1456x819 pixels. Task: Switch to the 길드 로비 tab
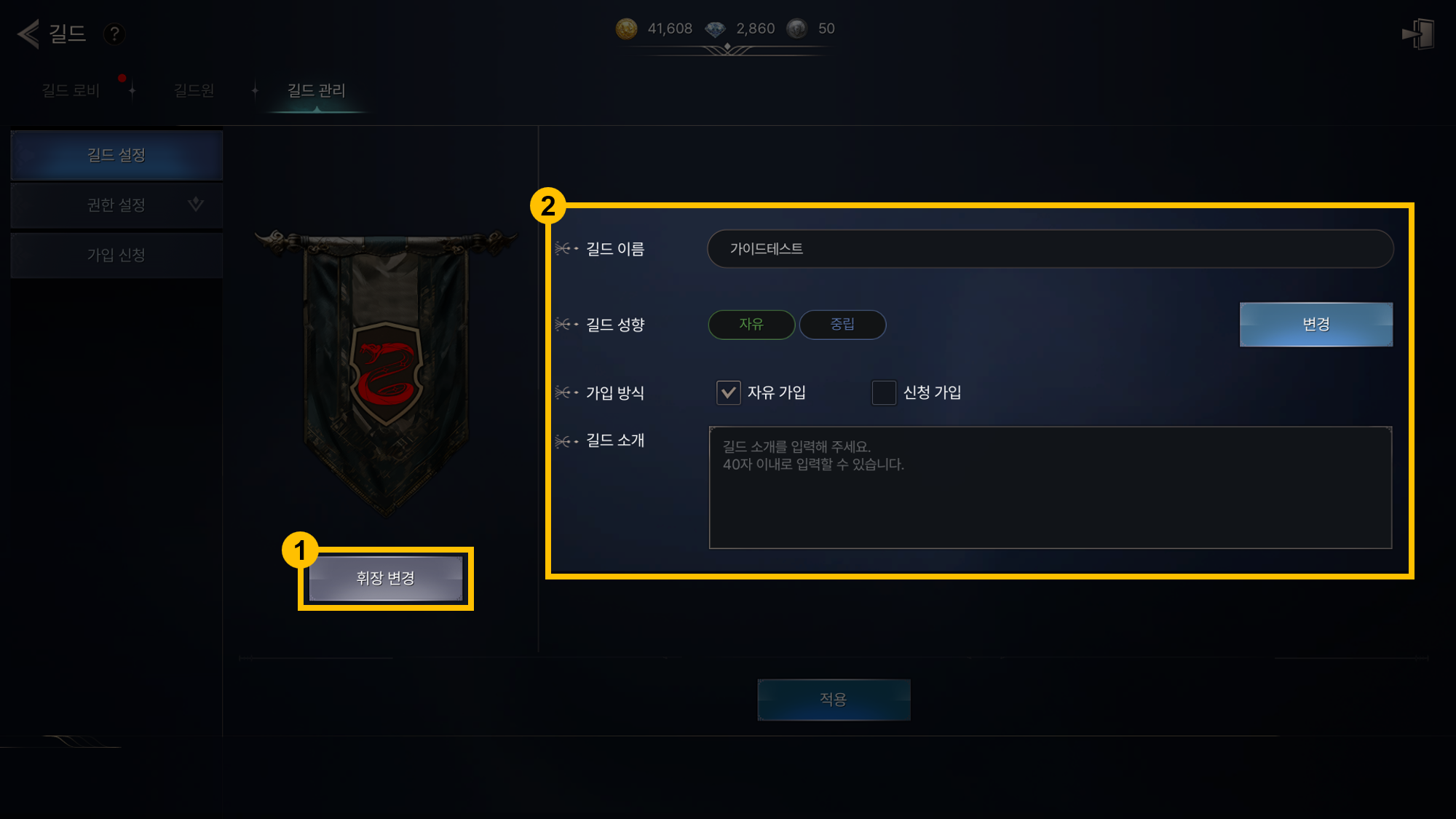coord(71,90)
